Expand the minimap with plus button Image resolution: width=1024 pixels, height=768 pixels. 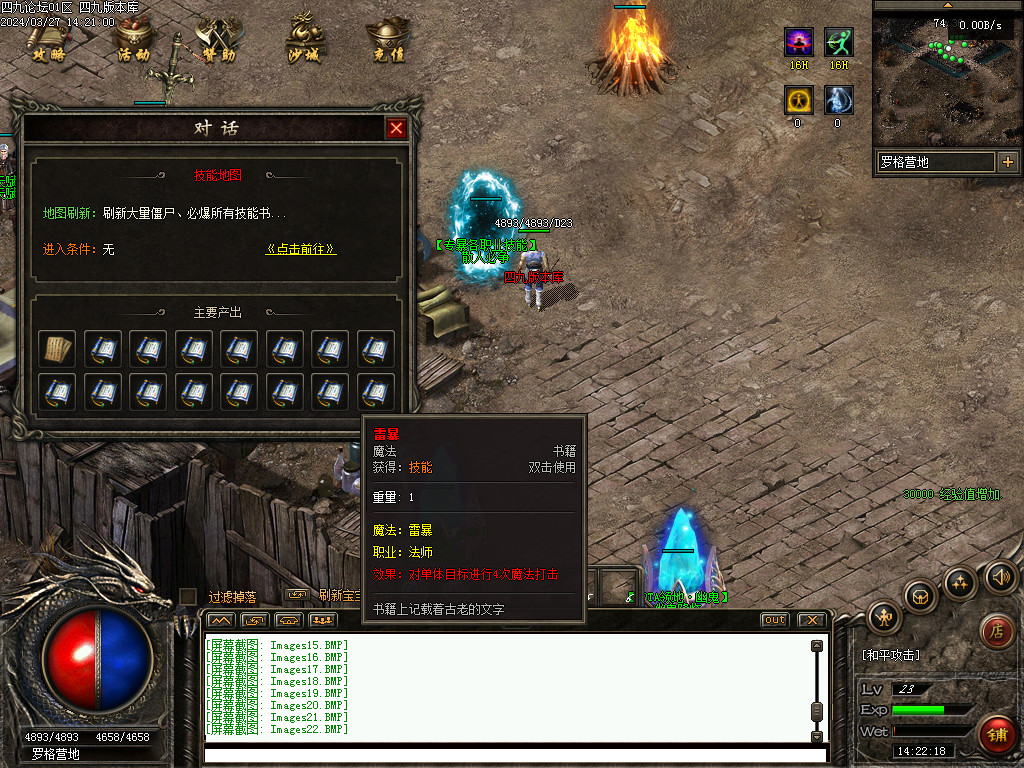(1007, 162)
